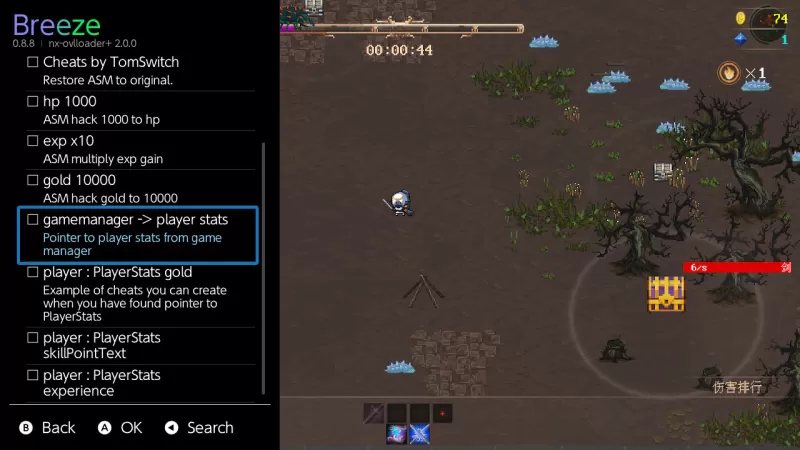The height and width of the screenshot is (450, 800).
Task: Check the PlayerStats experience cheat
Action: [32, 375]
